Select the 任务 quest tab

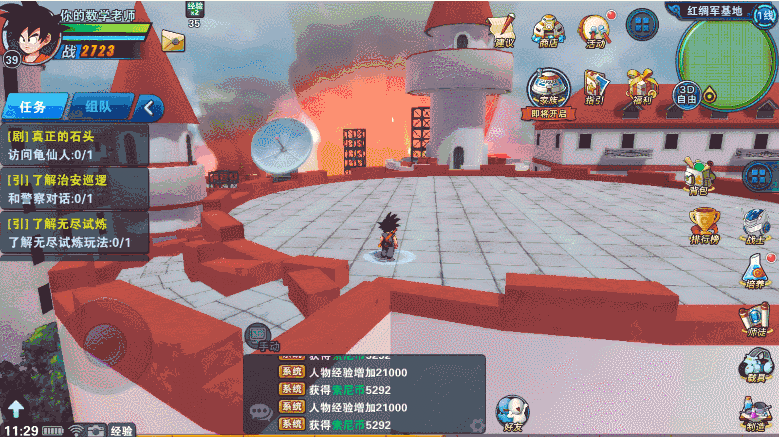[x=33, y=107]
